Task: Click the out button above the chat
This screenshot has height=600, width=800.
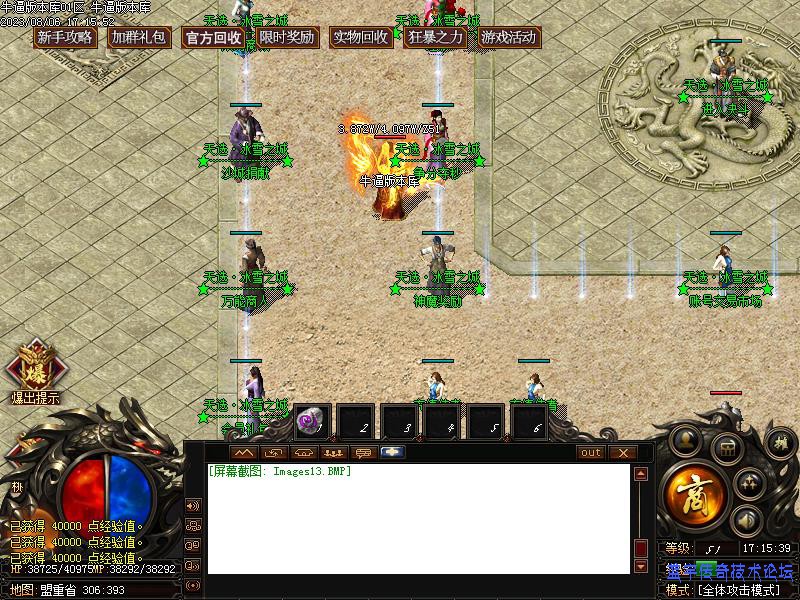Action: (x=591, y=453)
